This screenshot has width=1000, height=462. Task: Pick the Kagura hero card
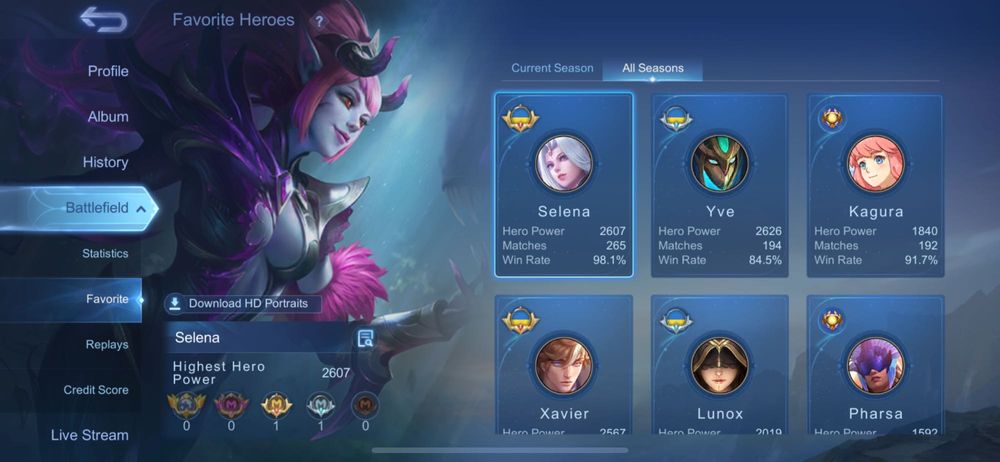point(876,185)
